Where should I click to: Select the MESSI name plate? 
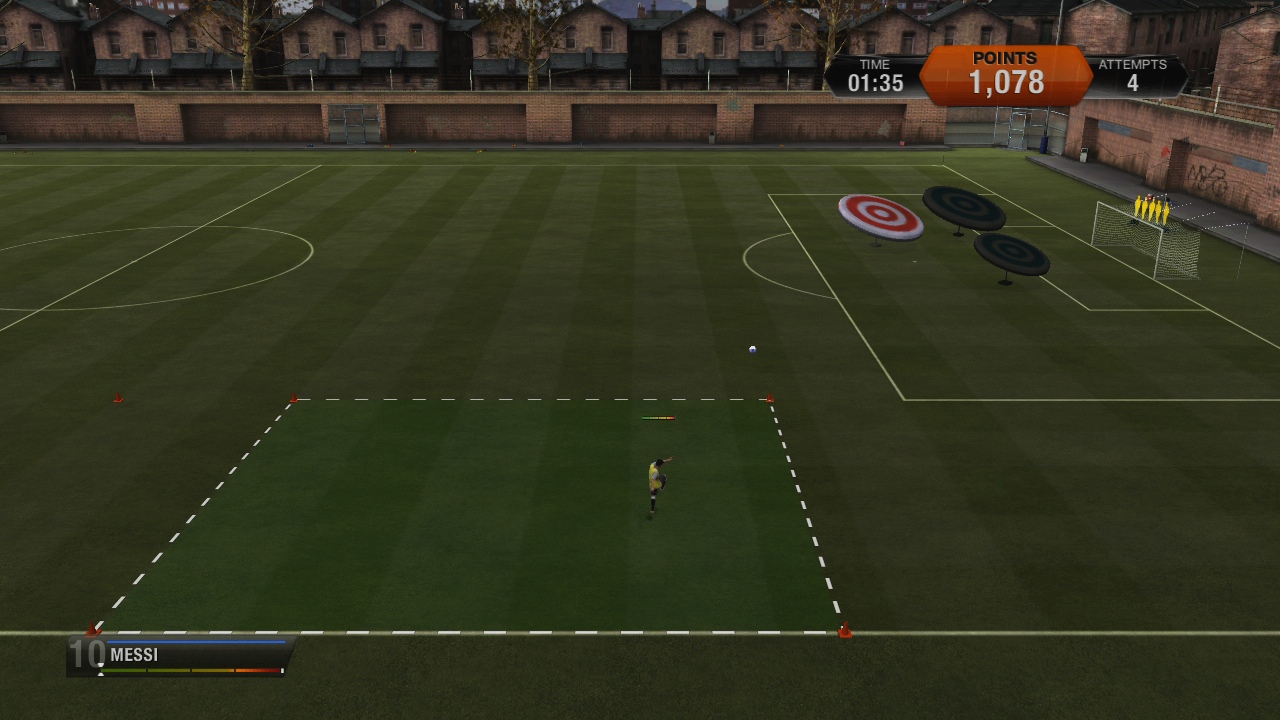[133, 654]
